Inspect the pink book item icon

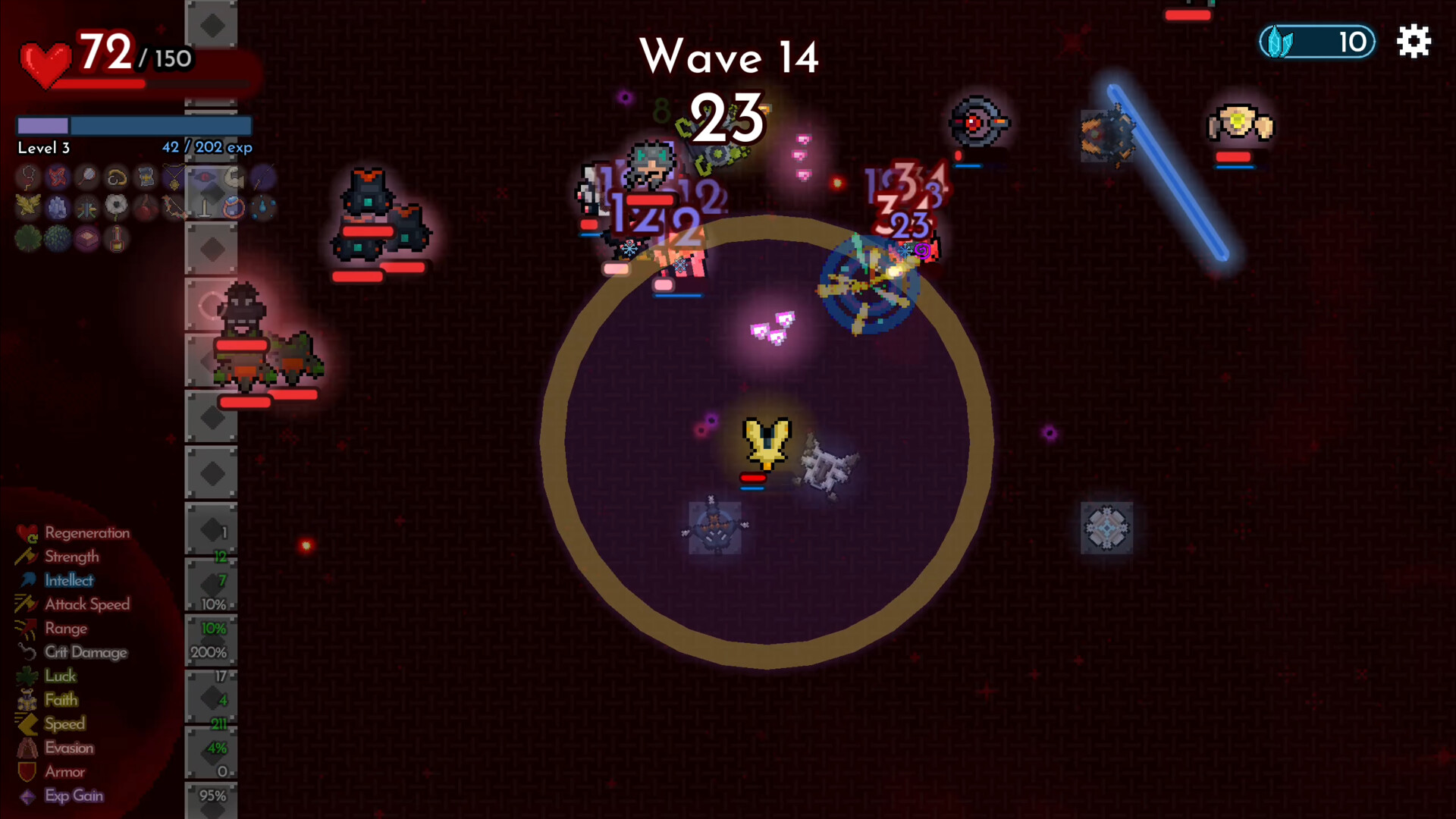click(87, 239)
